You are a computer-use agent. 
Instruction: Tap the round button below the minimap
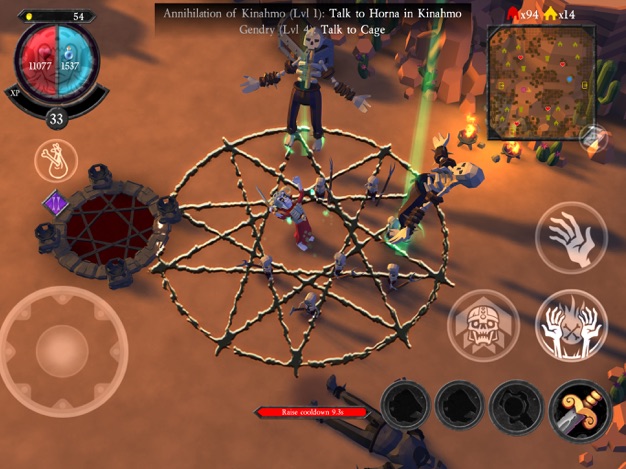[592, 137]
